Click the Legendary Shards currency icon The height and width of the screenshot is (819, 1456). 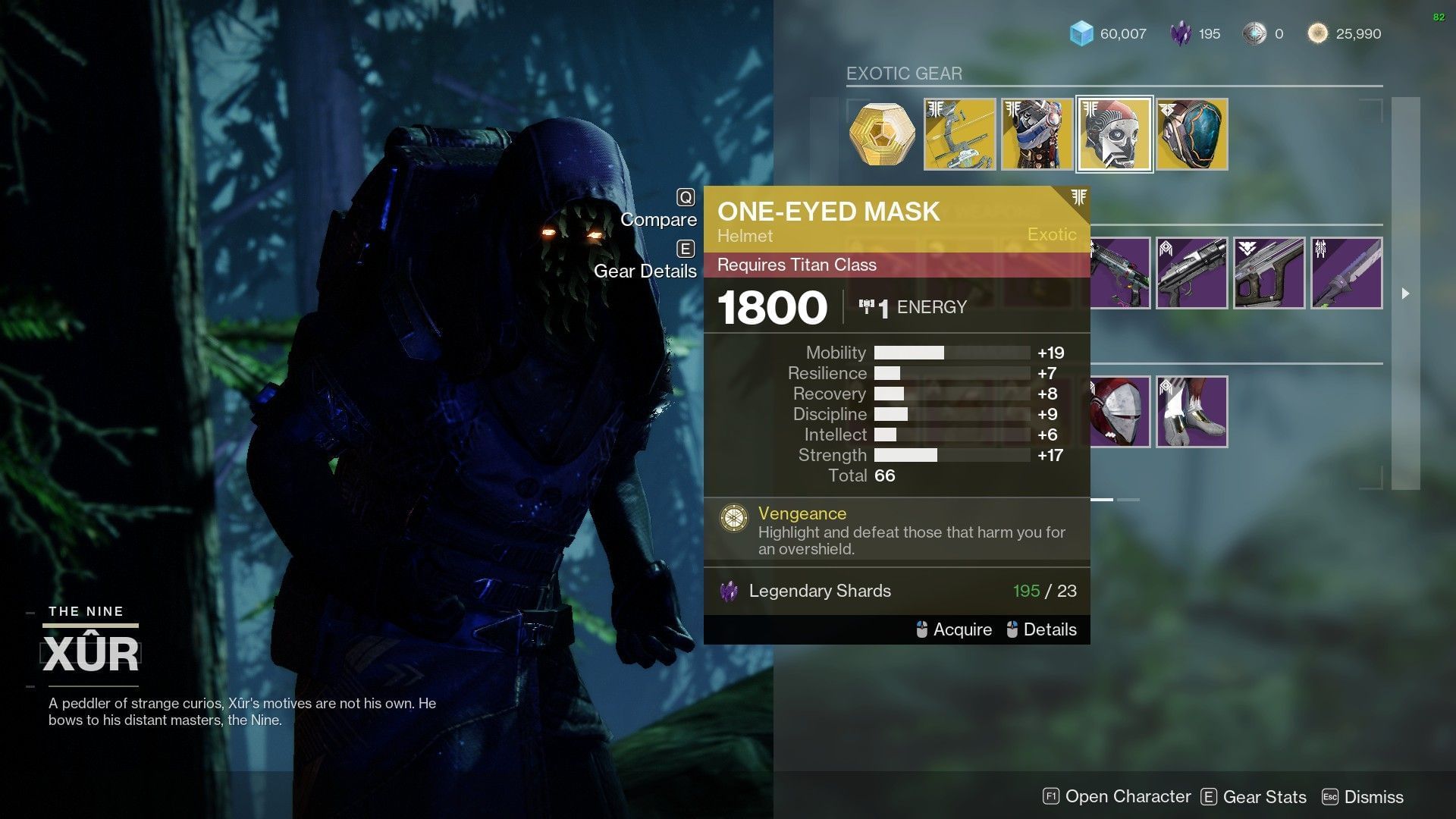click(1180, 33)
